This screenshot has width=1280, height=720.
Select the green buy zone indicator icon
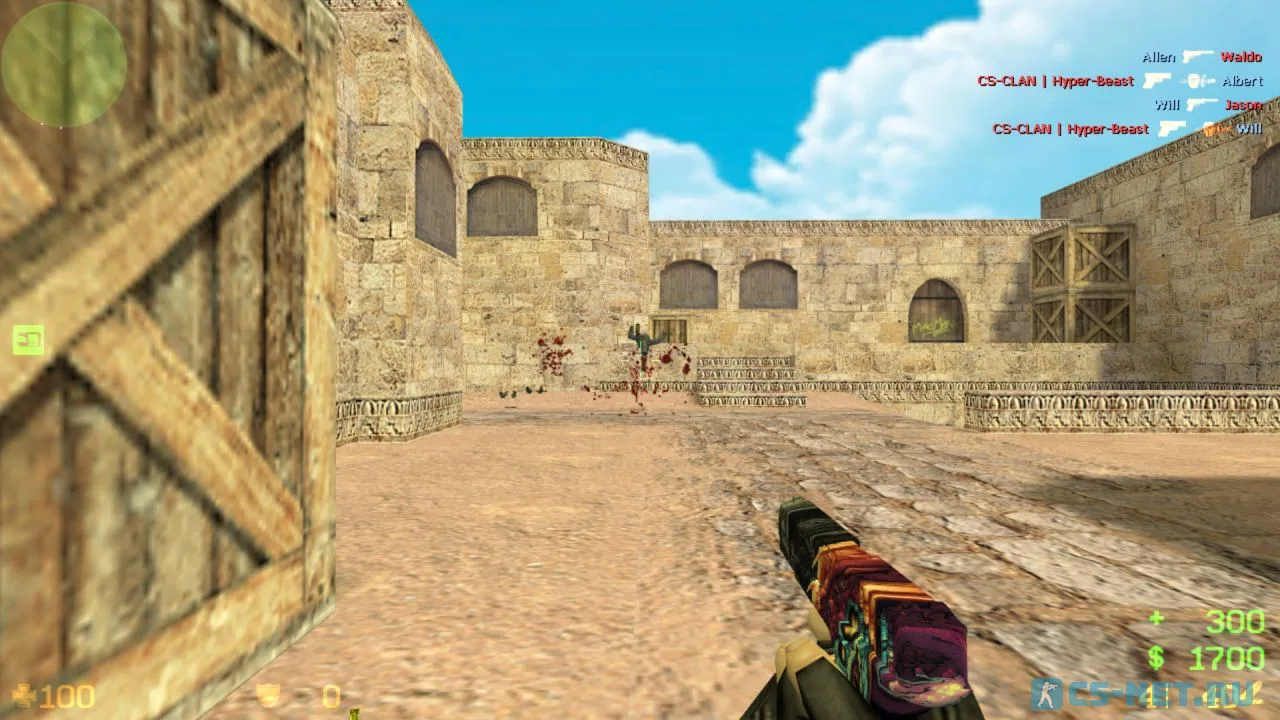28,340
